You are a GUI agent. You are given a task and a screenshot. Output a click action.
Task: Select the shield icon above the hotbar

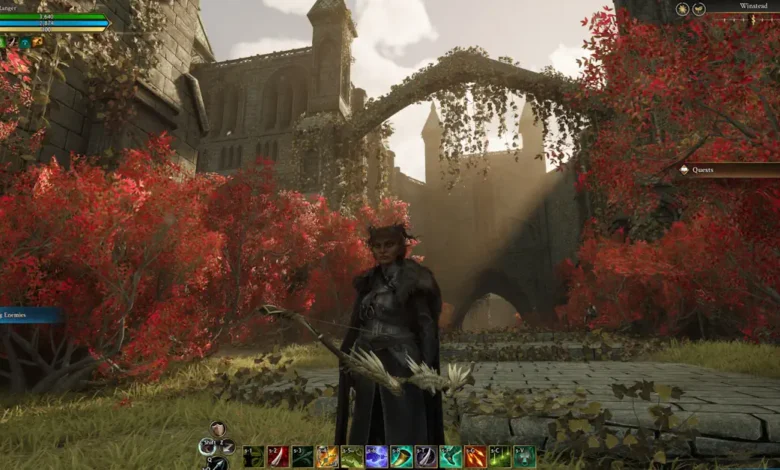coord(218,429)
